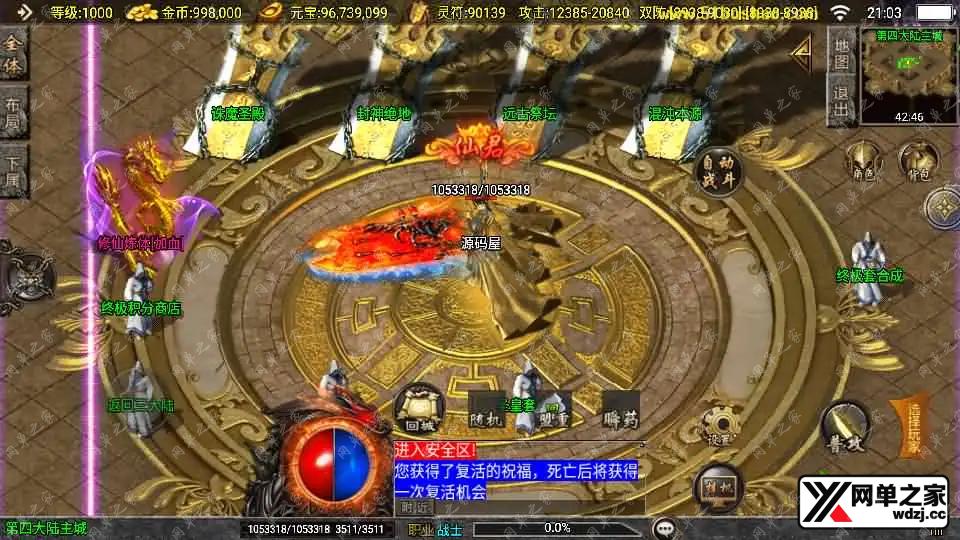
Task: Choose the 下属 subordinates tab
Action: 12,174
